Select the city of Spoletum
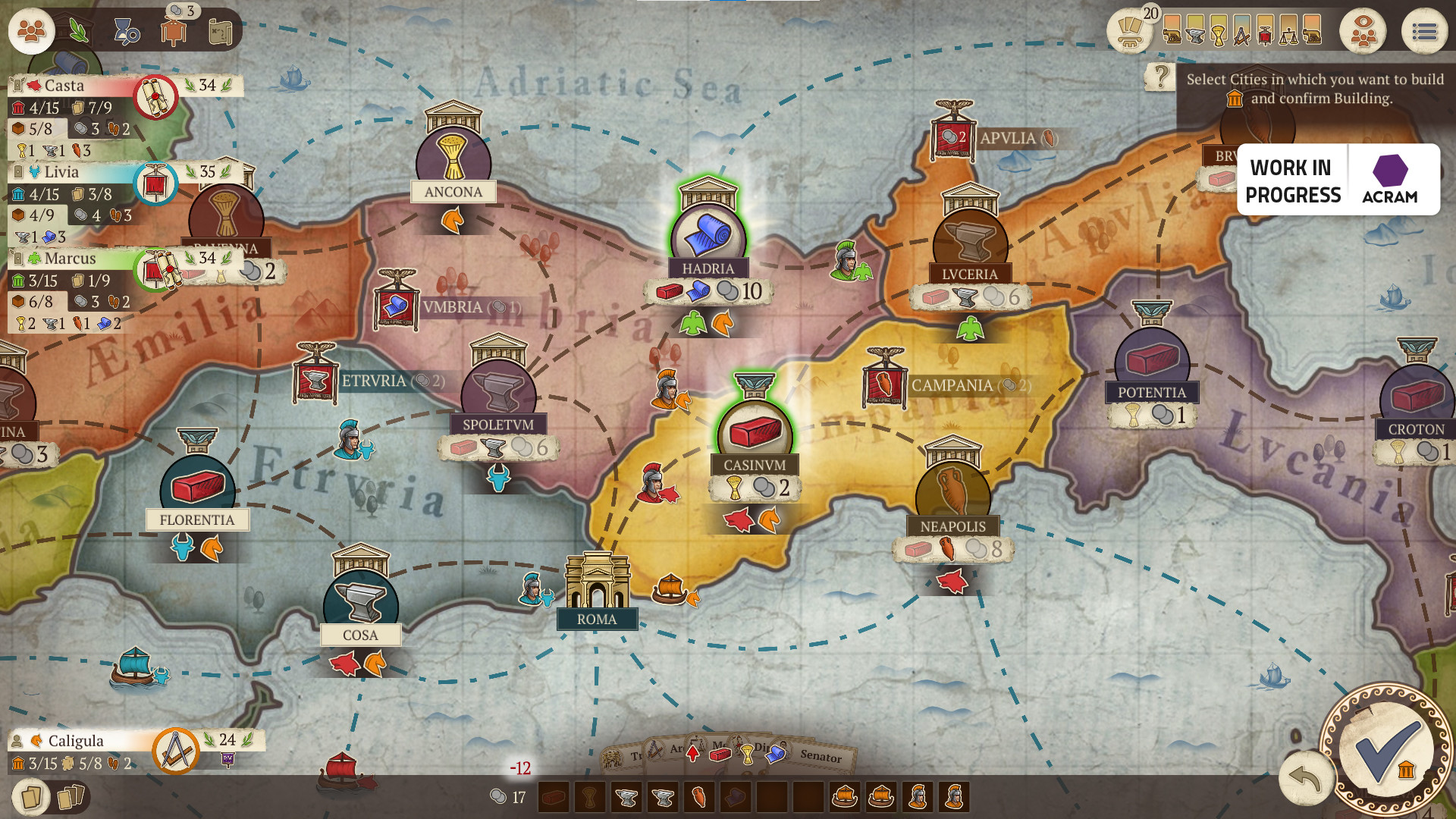The height and width of the screenshot is (819, 1456). pyautogui.click(x=498, y=394)
